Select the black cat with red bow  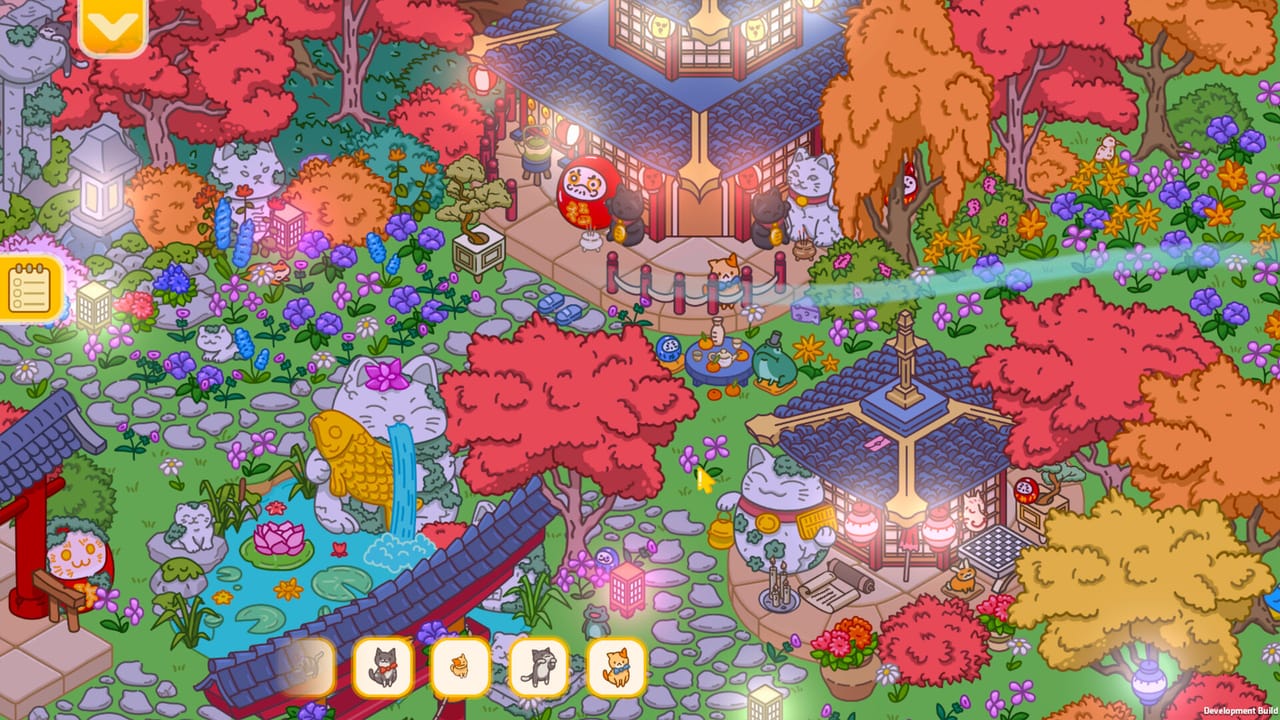pos(383,666)
